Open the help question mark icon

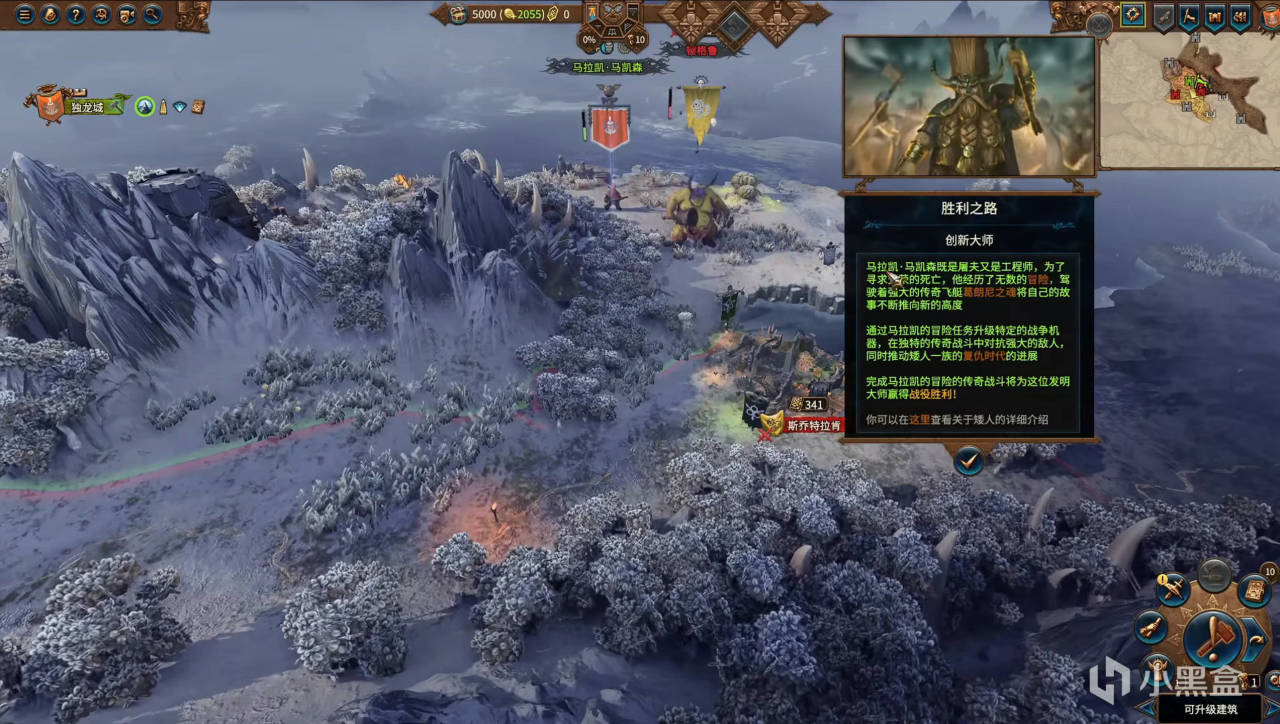coord(75,15)
